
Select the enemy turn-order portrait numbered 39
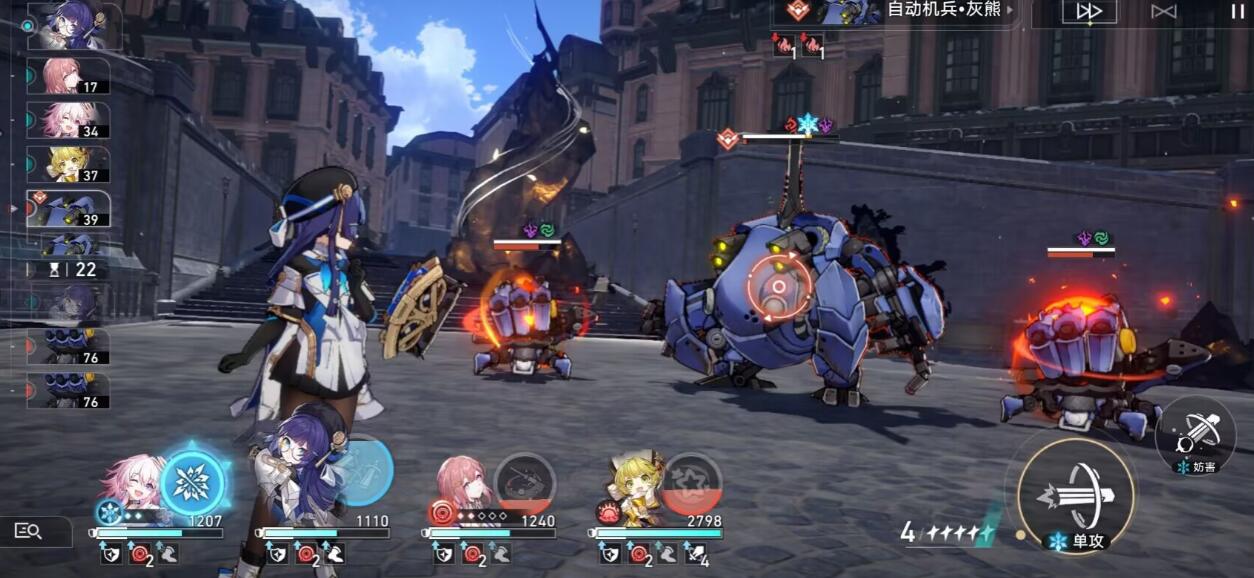(x=68, y=209)
